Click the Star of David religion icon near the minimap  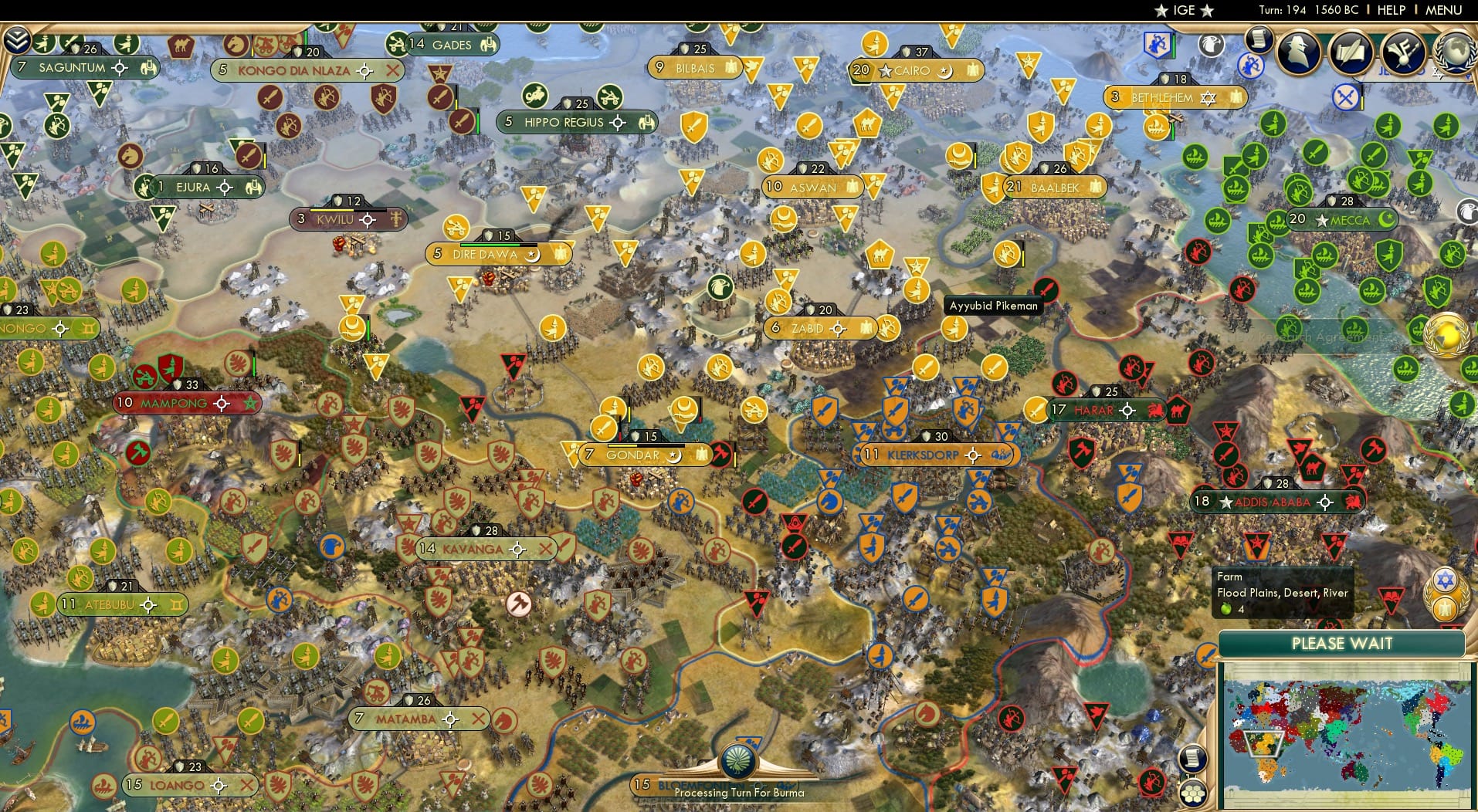[1445, 579]
